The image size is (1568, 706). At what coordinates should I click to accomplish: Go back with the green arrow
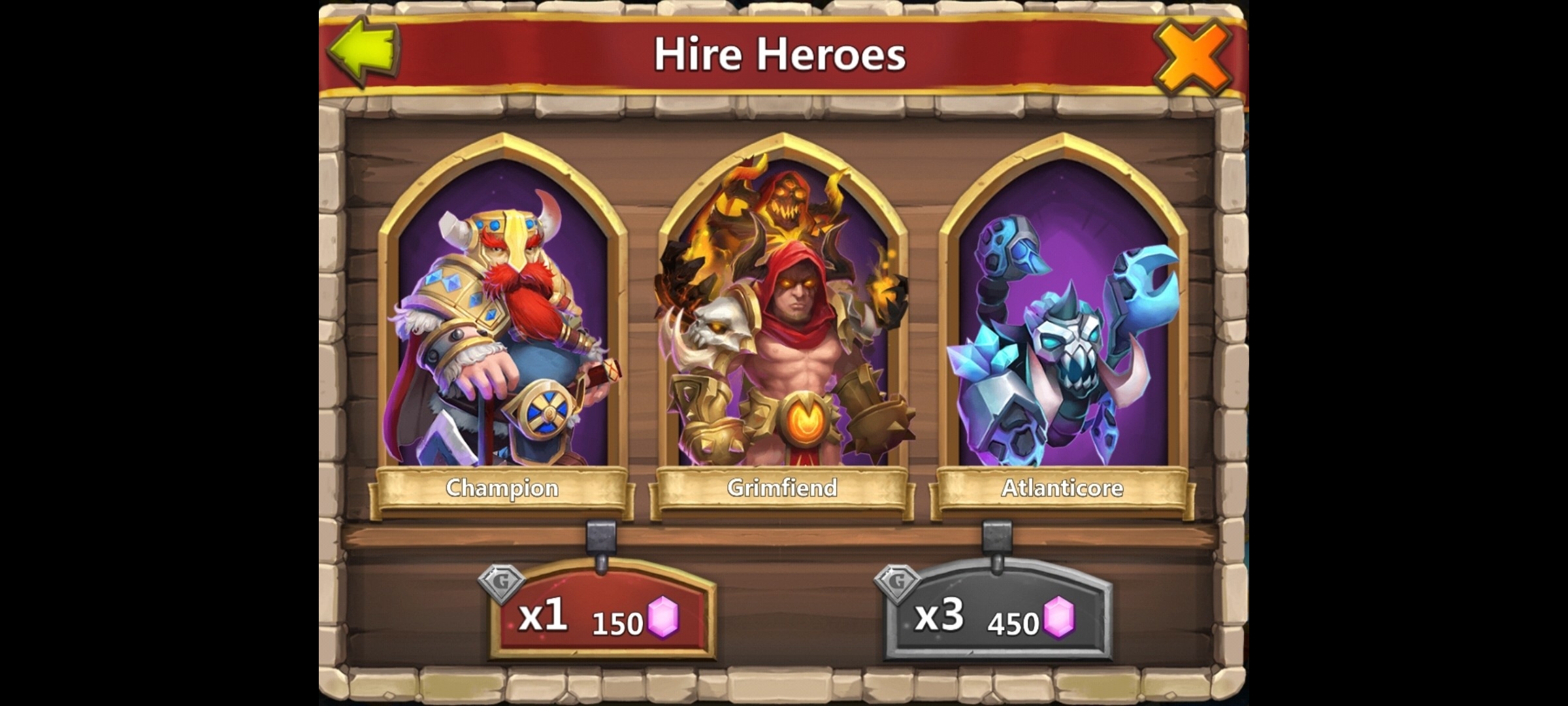(365, 51)
